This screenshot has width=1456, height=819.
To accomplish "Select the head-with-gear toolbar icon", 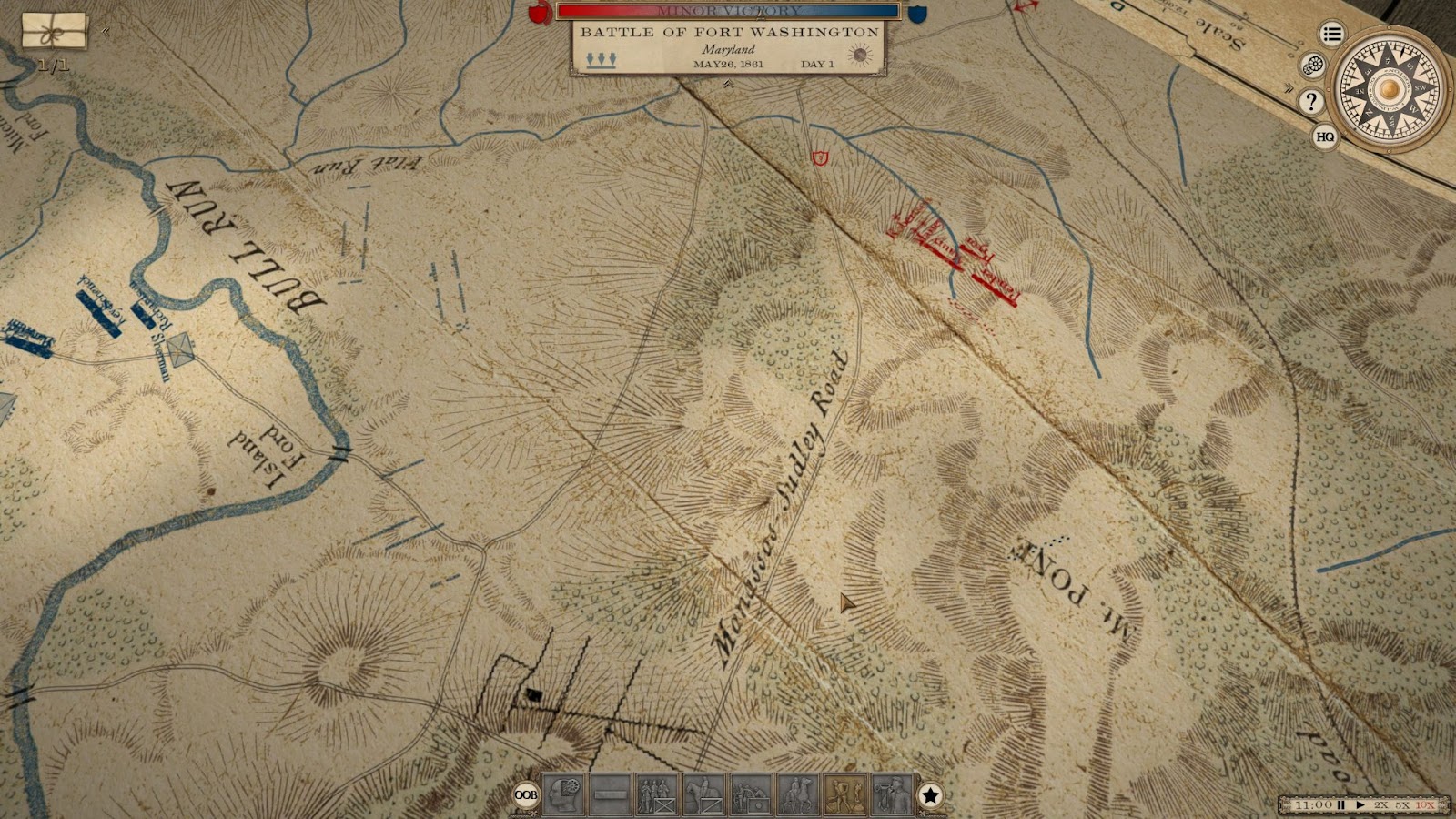I will click(564, 795).
